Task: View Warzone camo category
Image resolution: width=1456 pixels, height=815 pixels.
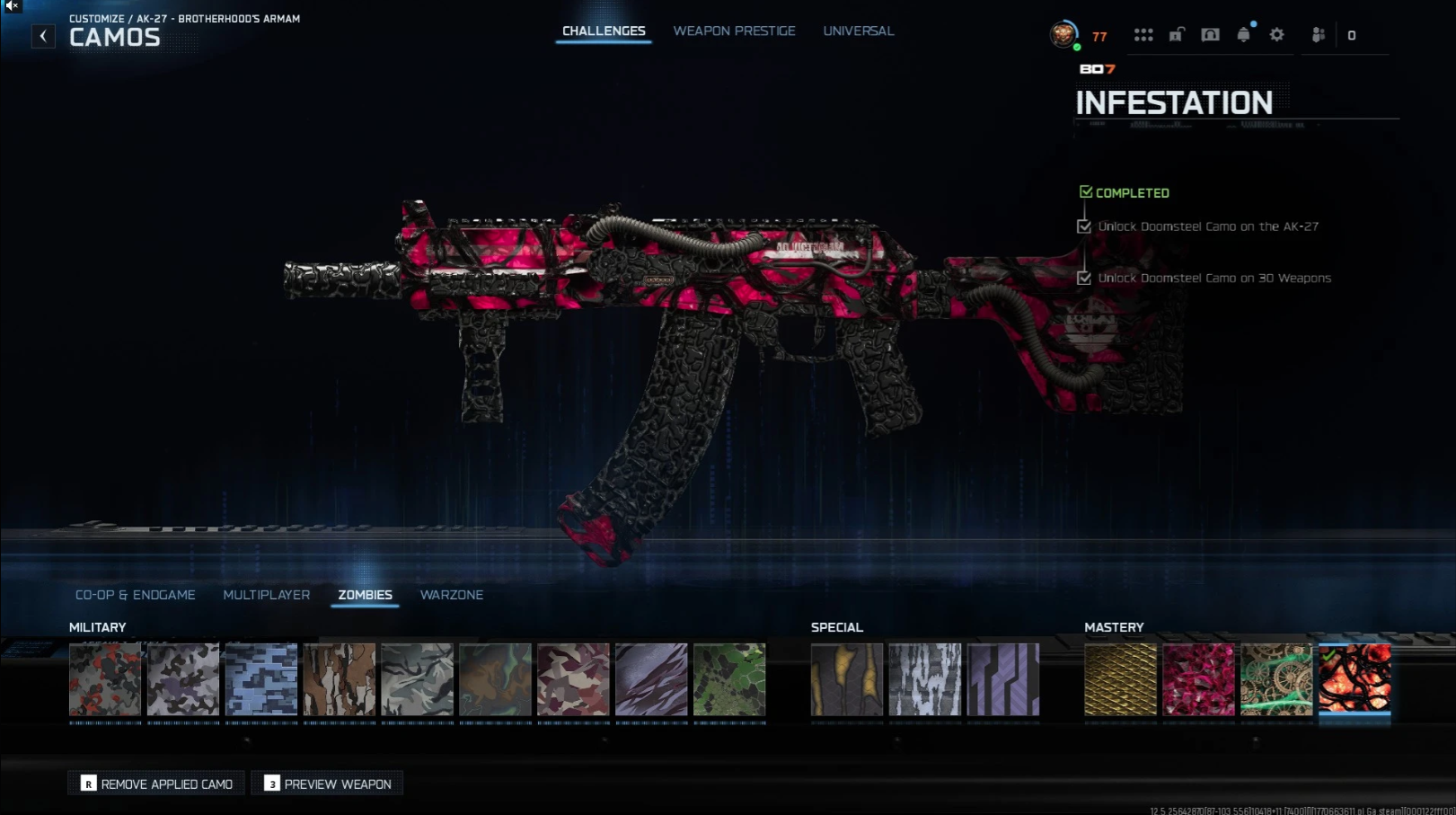Action: [451, 595]
